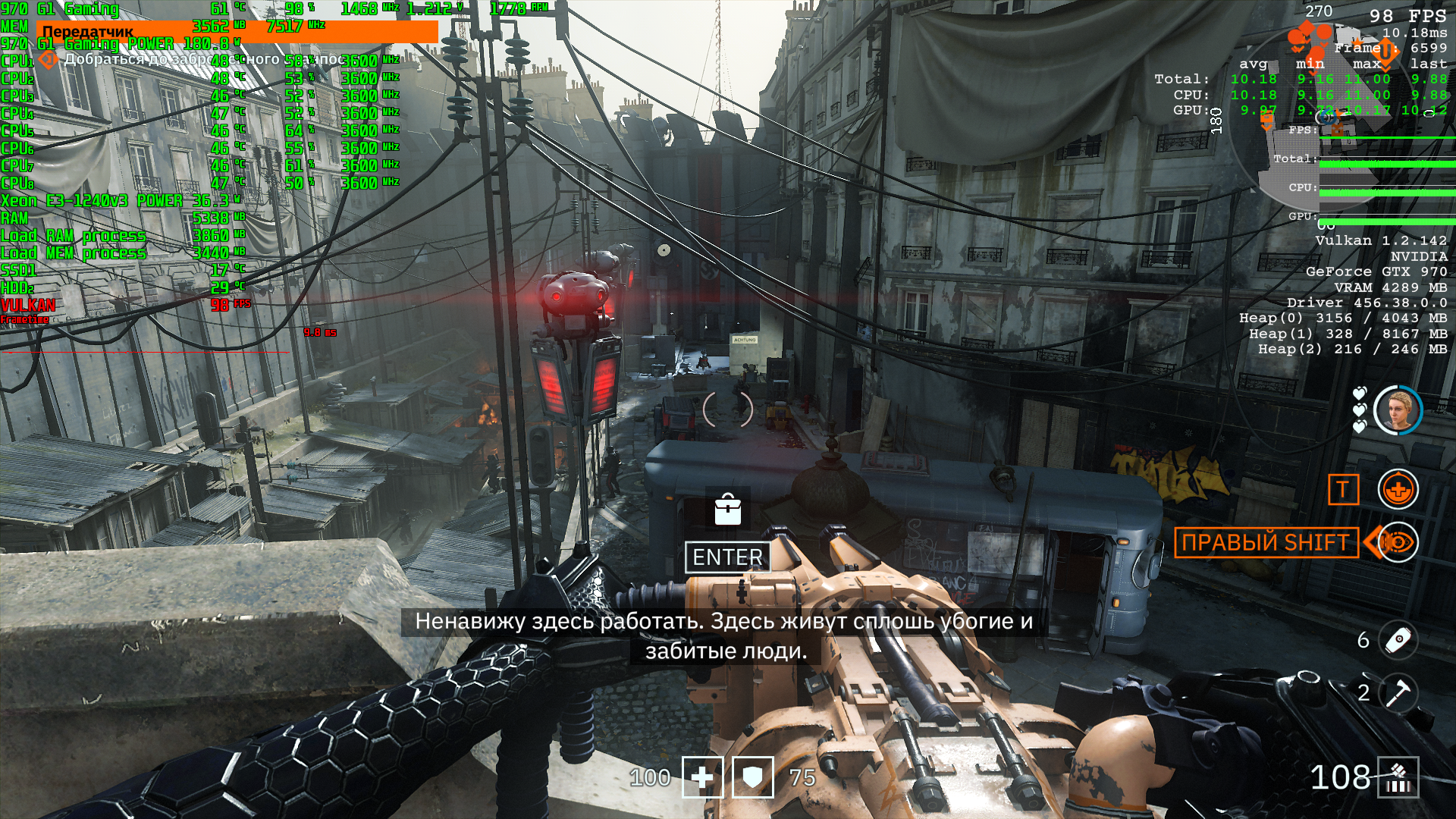This screenshot has width=1456, height=819.
Task: Click the weapon ammo icon
Action: (1398, 777)
